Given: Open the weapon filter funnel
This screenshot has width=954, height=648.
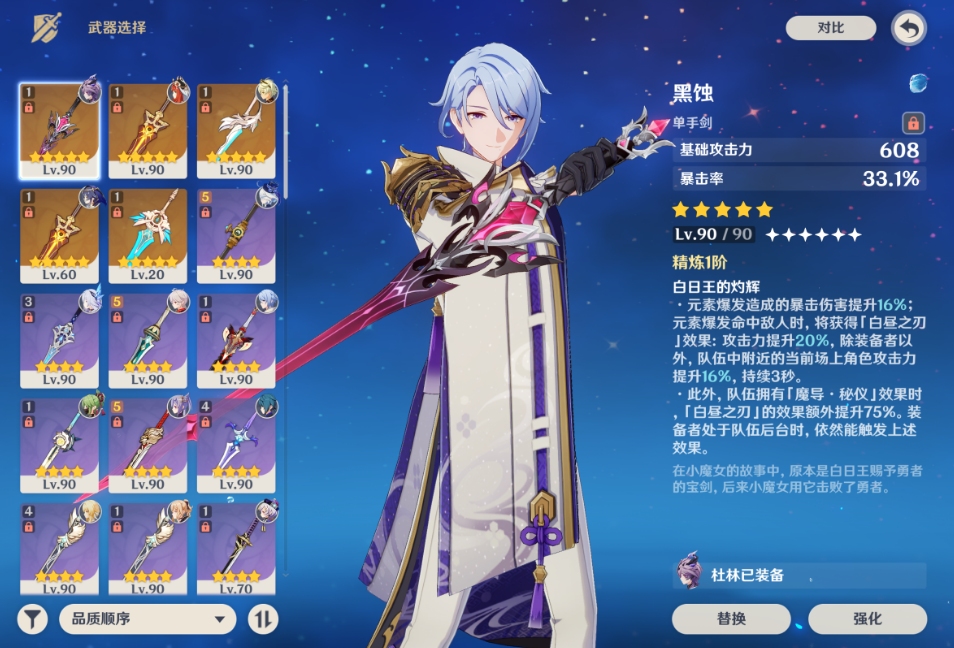Looking at the screenshot, I should point(32,619).
